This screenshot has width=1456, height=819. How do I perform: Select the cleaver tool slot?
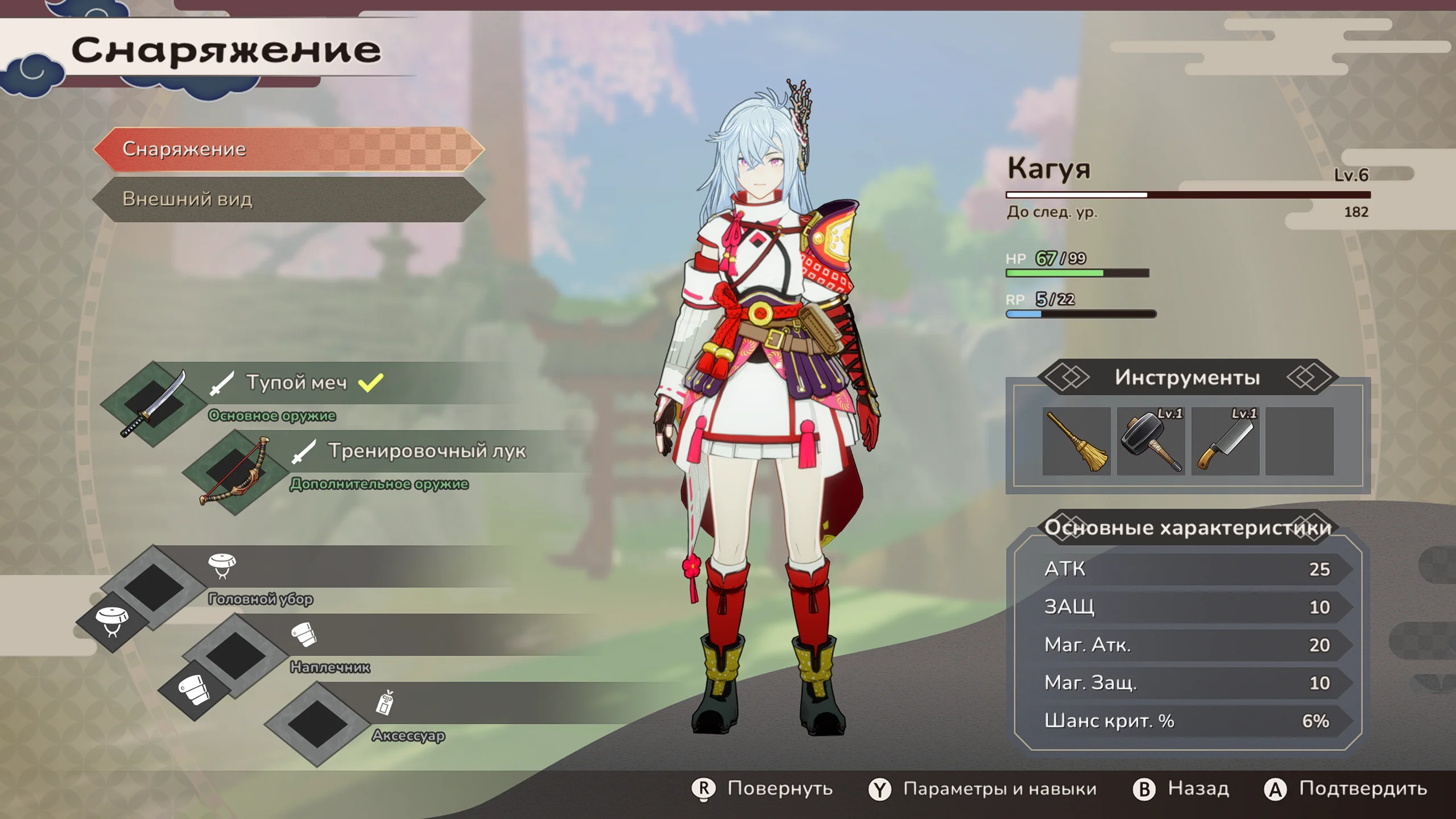pyautogui.click(x=1225, y=441)
